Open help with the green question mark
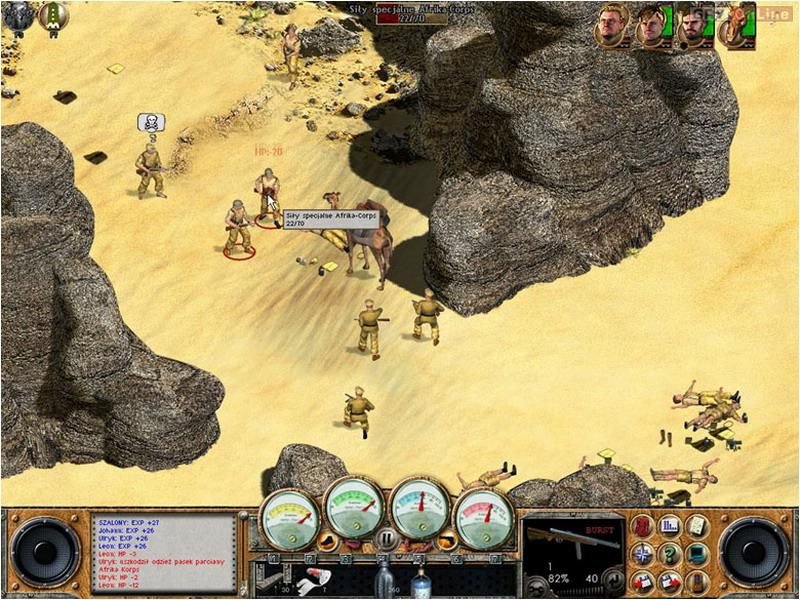The height and width of the screenshot is (600, 800). coord(670,552)
